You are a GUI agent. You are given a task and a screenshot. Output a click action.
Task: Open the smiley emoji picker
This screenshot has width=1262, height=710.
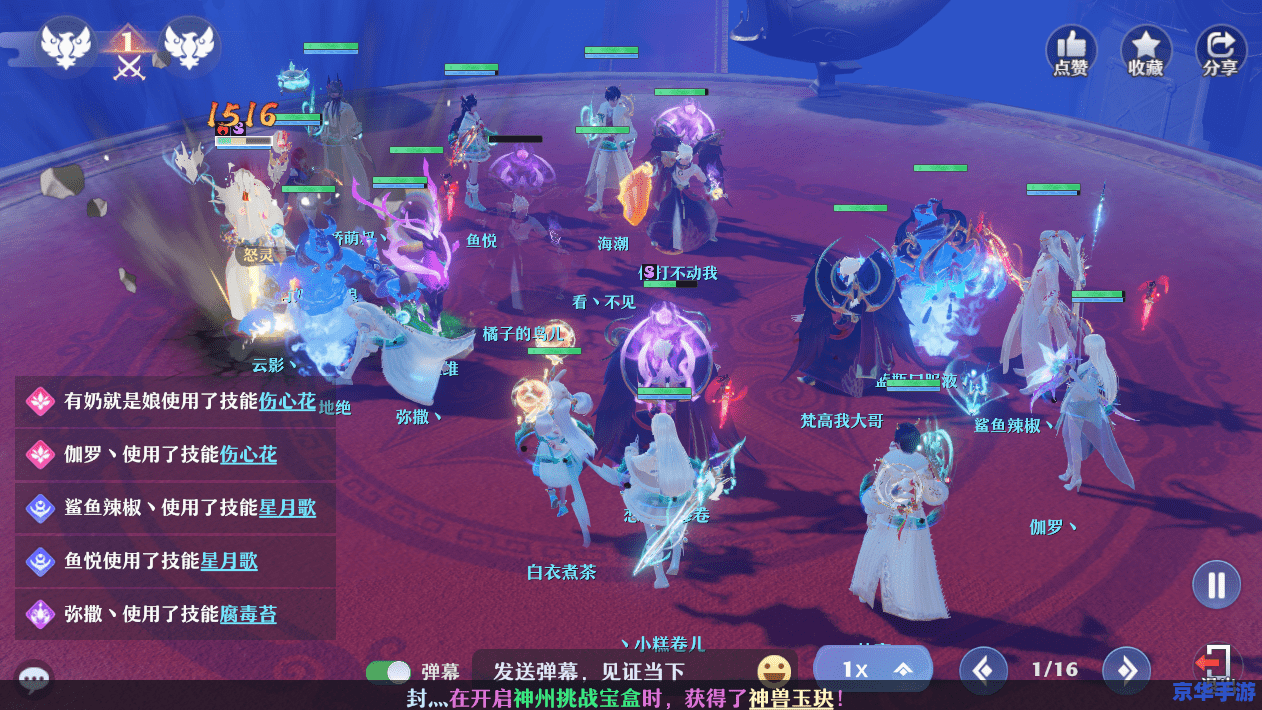(x=773, y=670)
